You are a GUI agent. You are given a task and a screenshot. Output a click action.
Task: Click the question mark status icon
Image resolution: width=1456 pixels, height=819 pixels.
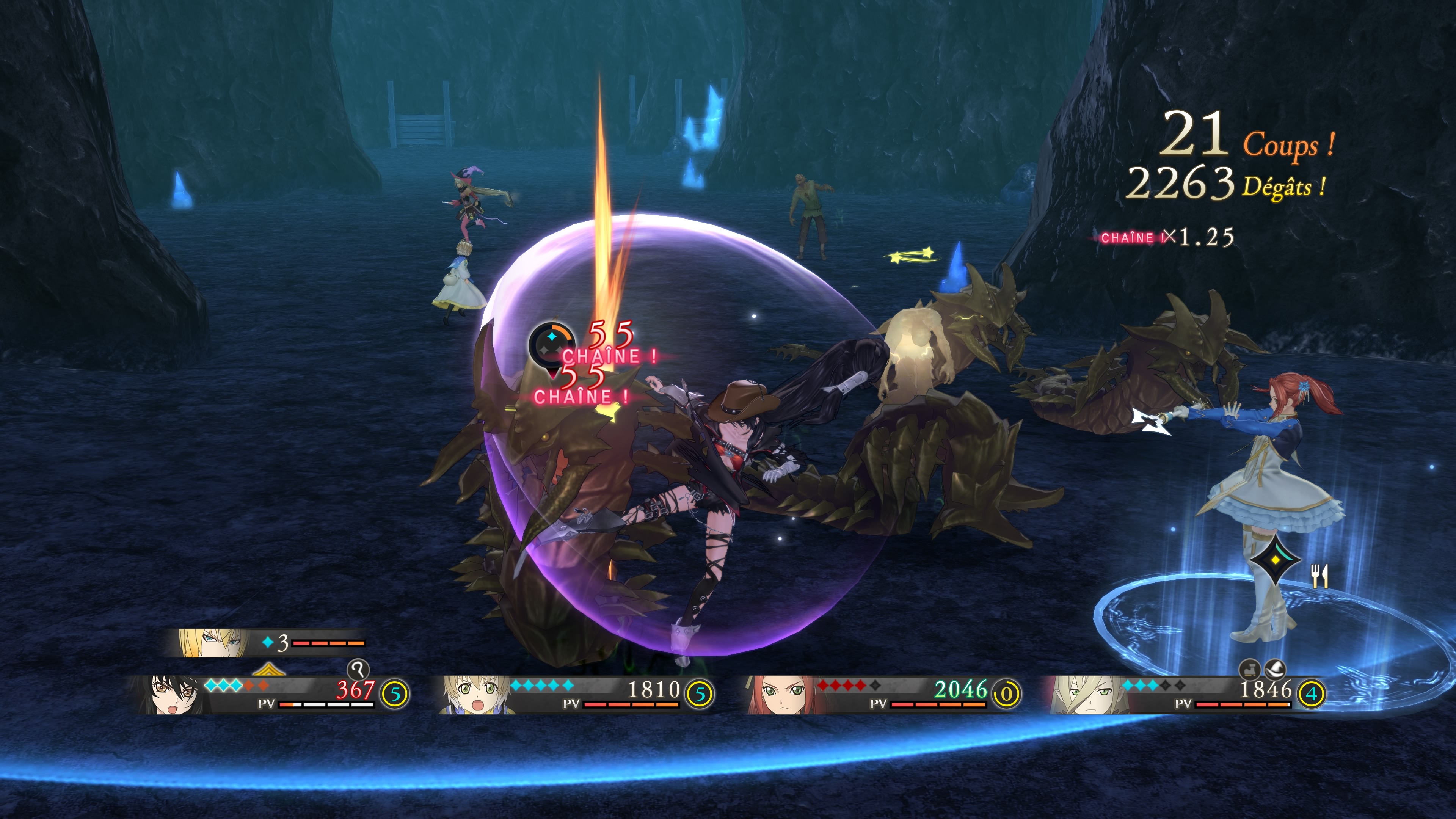pyautogui.click(x=358, y=670)
